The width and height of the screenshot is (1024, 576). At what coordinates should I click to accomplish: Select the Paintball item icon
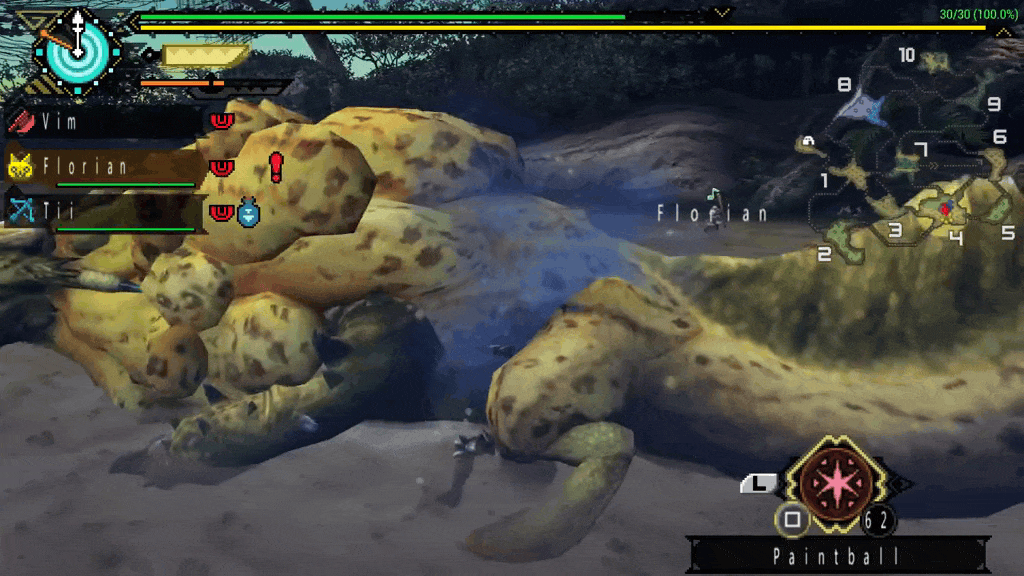(833, 482)
